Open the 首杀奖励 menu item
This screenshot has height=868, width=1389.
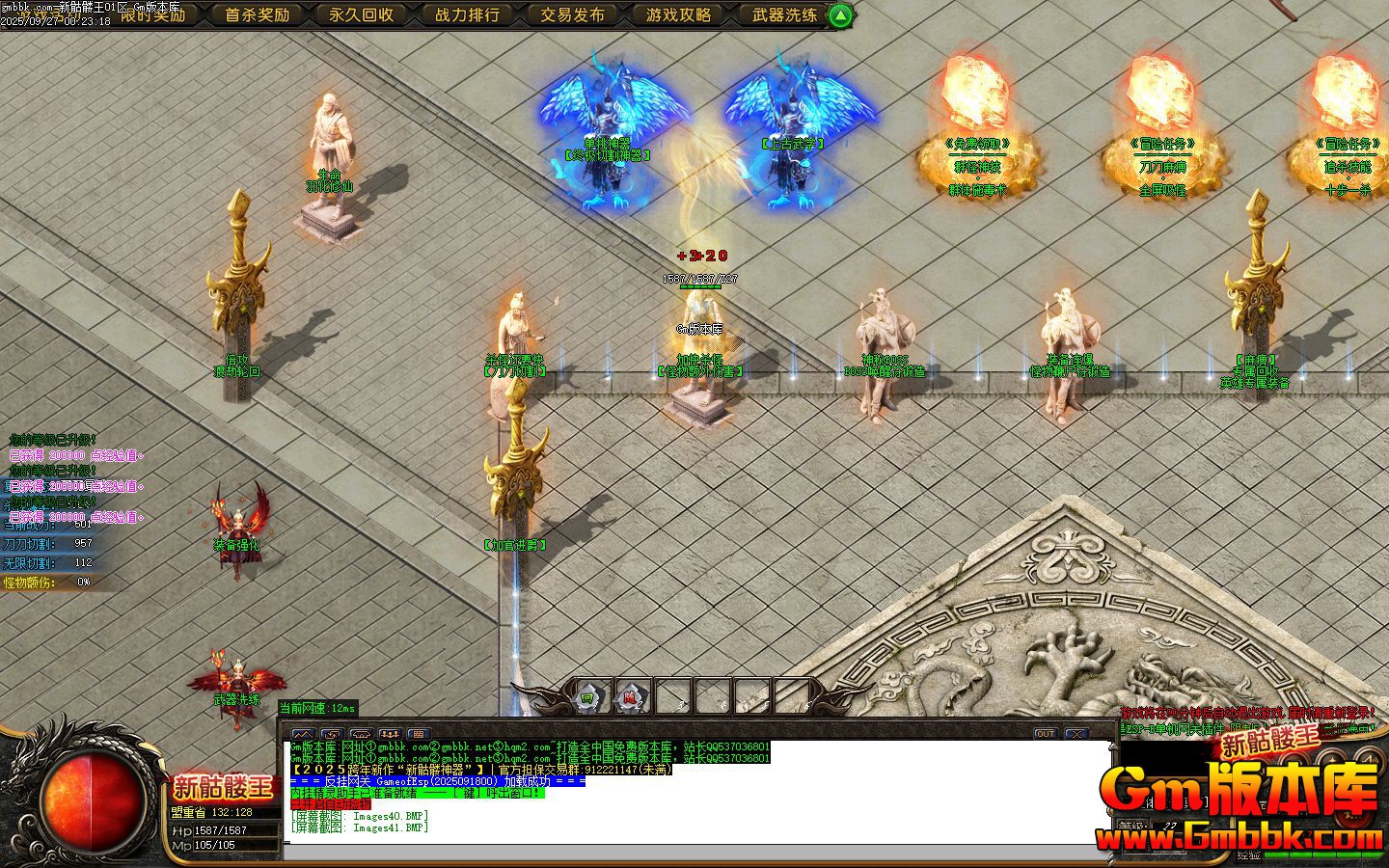(x=258, y=15)
